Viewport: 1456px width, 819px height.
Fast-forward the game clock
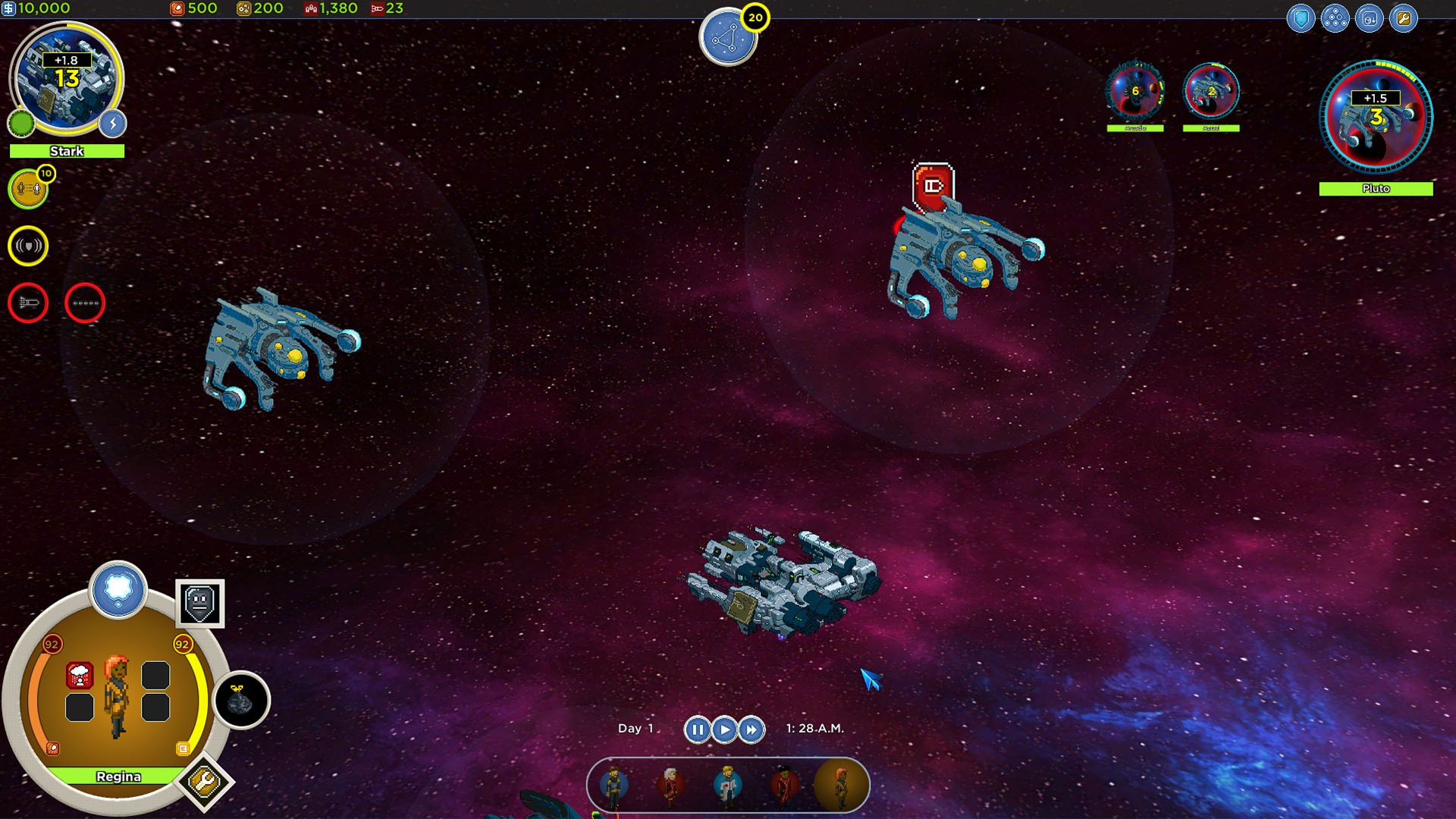[x=752, y=730]
